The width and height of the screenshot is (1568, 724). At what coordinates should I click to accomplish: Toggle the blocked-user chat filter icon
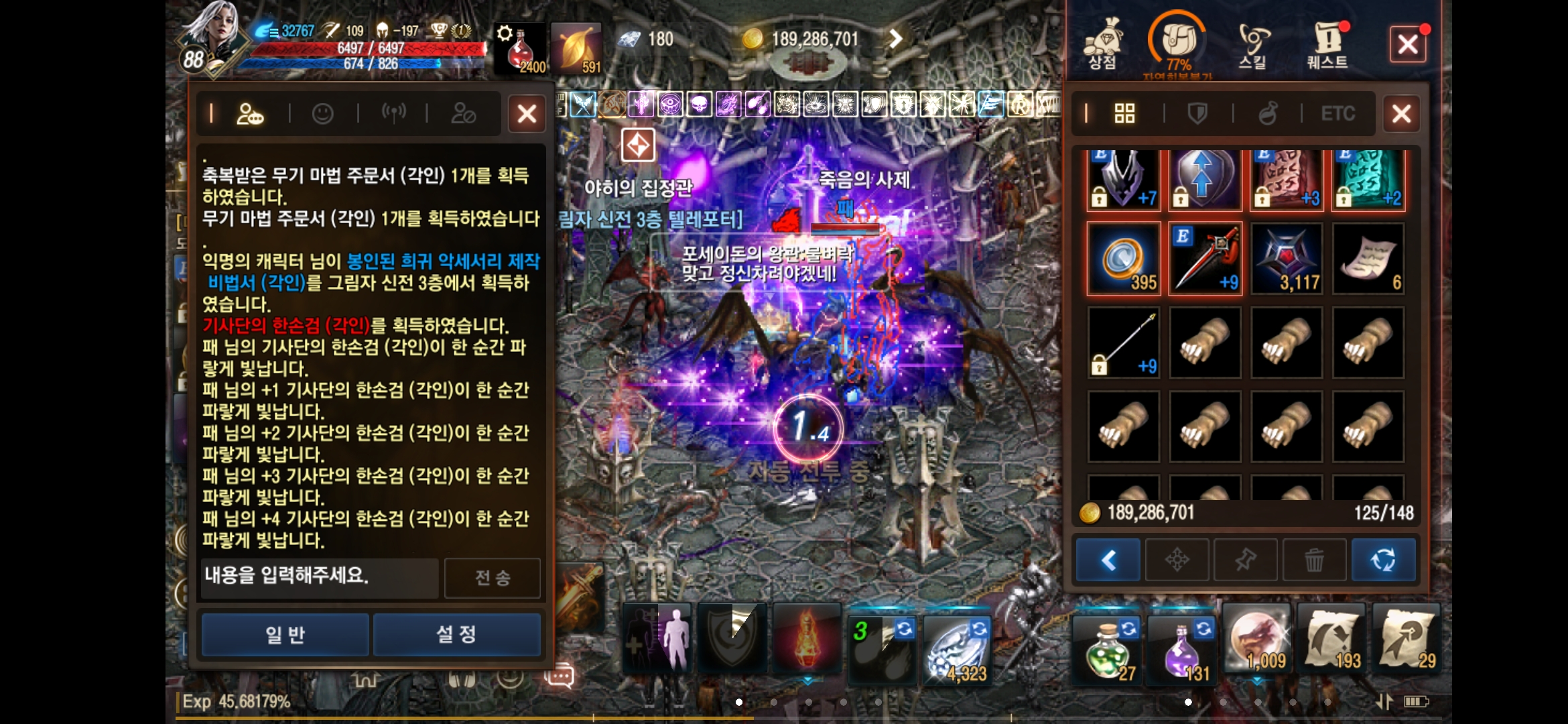465,113
